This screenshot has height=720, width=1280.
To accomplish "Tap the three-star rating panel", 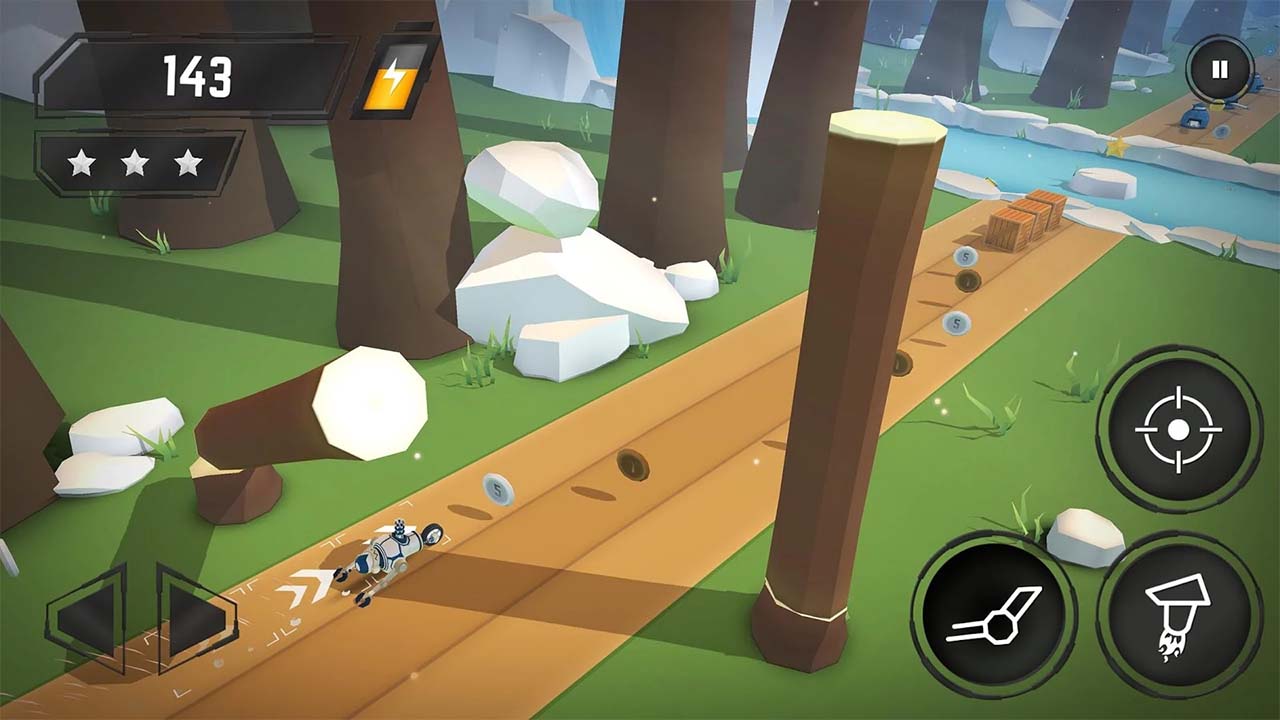I will click(x=140, y=160).
